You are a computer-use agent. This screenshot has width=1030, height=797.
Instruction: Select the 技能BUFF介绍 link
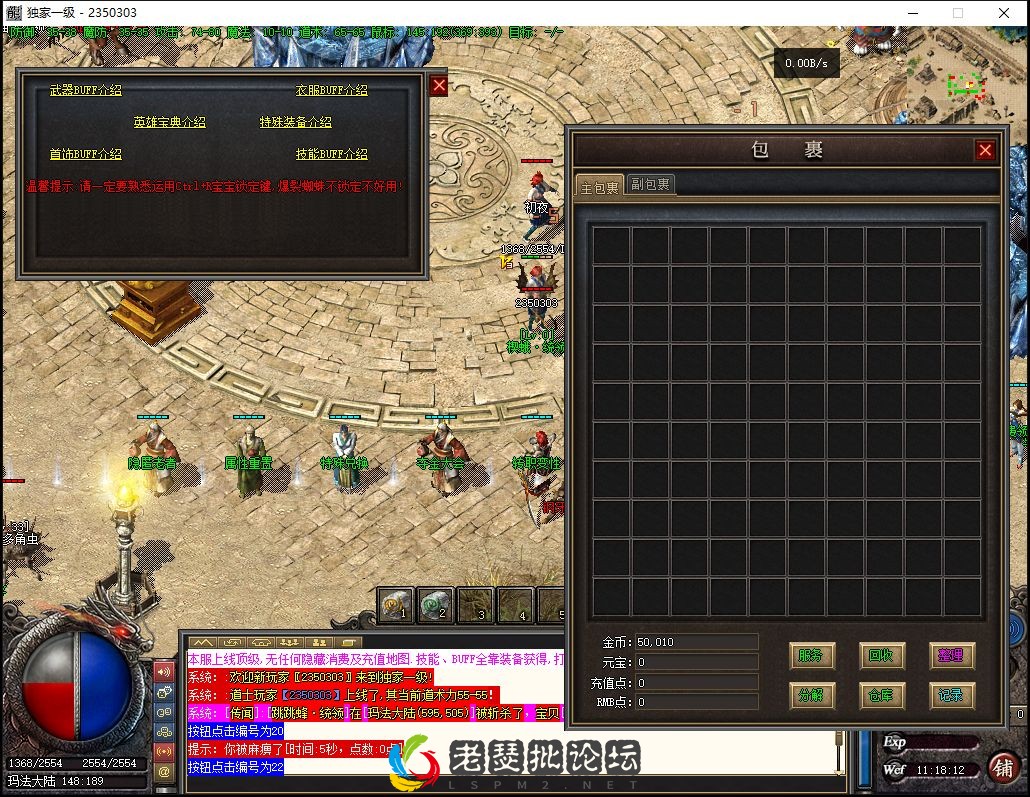[331, 154]
